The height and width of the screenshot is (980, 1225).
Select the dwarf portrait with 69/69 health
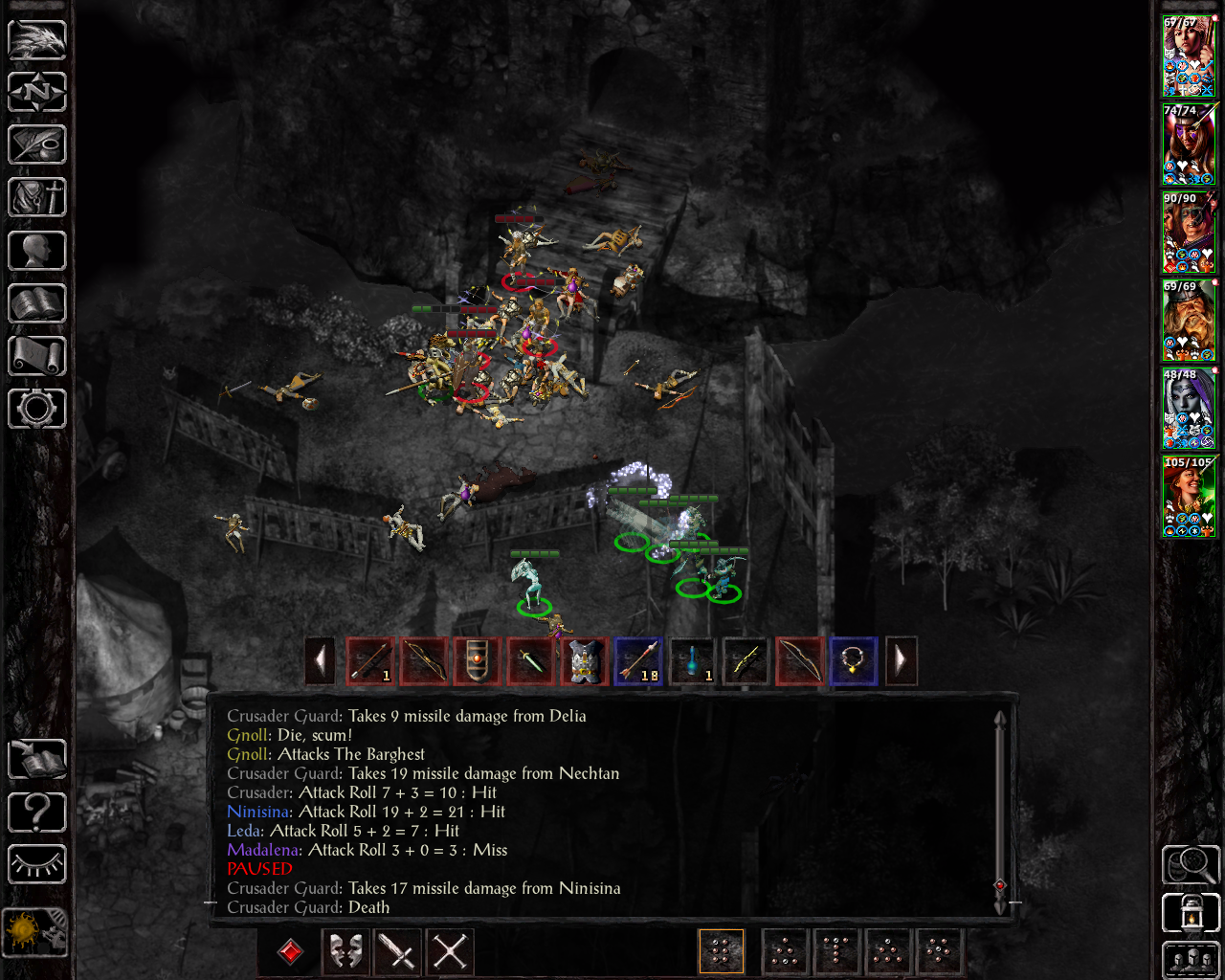coord(1189,322)
